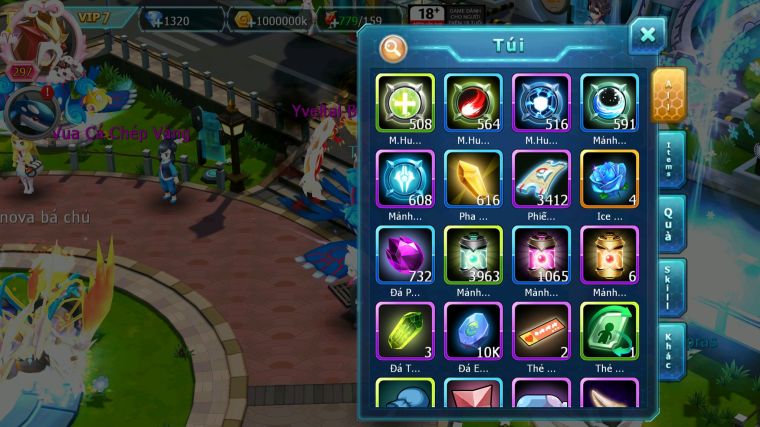Select the green cross item with 508
This screenshot has width=760, height=427.
pos(405,103)
